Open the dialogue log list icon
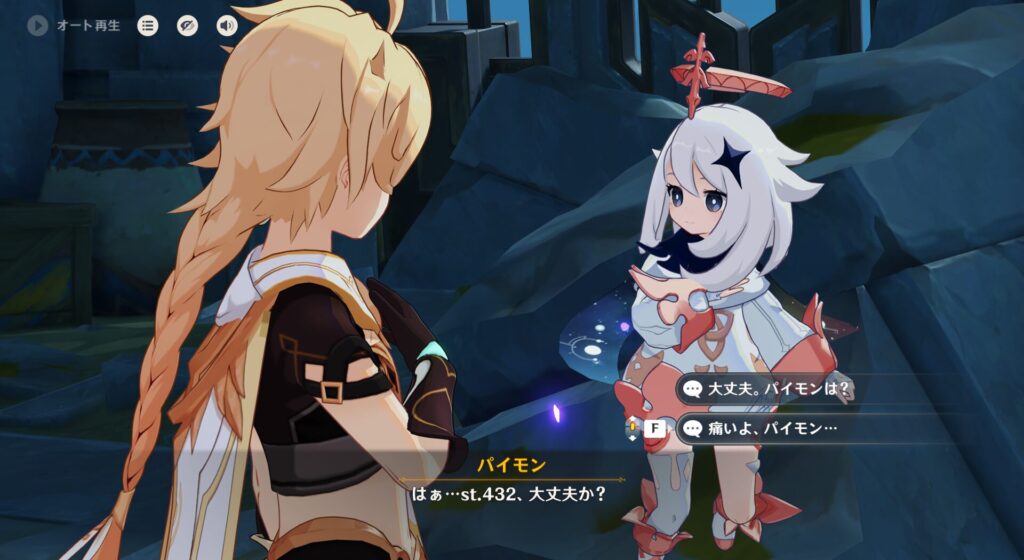 (148, 26)
